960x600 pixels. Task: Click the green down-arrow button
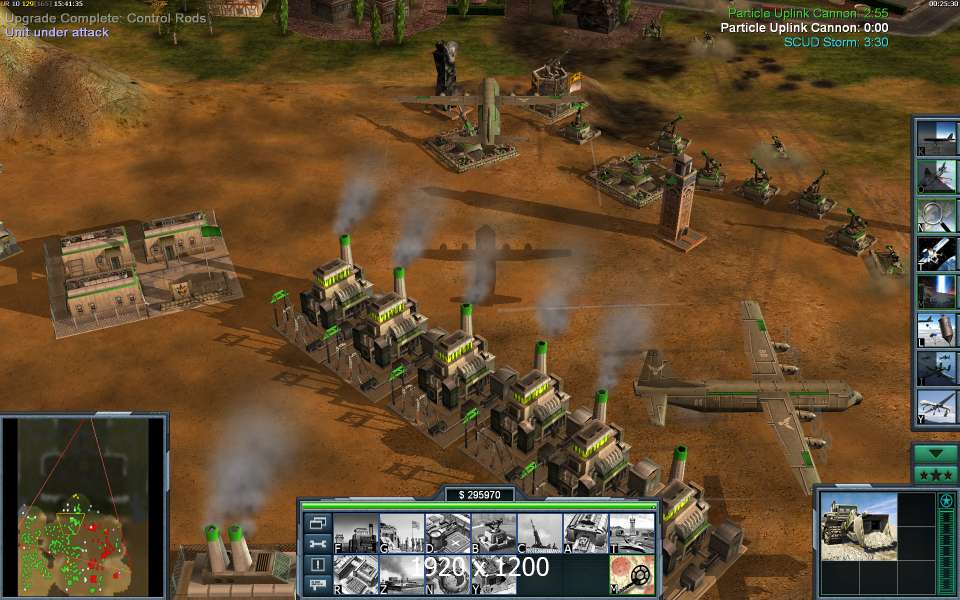[x=936, y=453]
